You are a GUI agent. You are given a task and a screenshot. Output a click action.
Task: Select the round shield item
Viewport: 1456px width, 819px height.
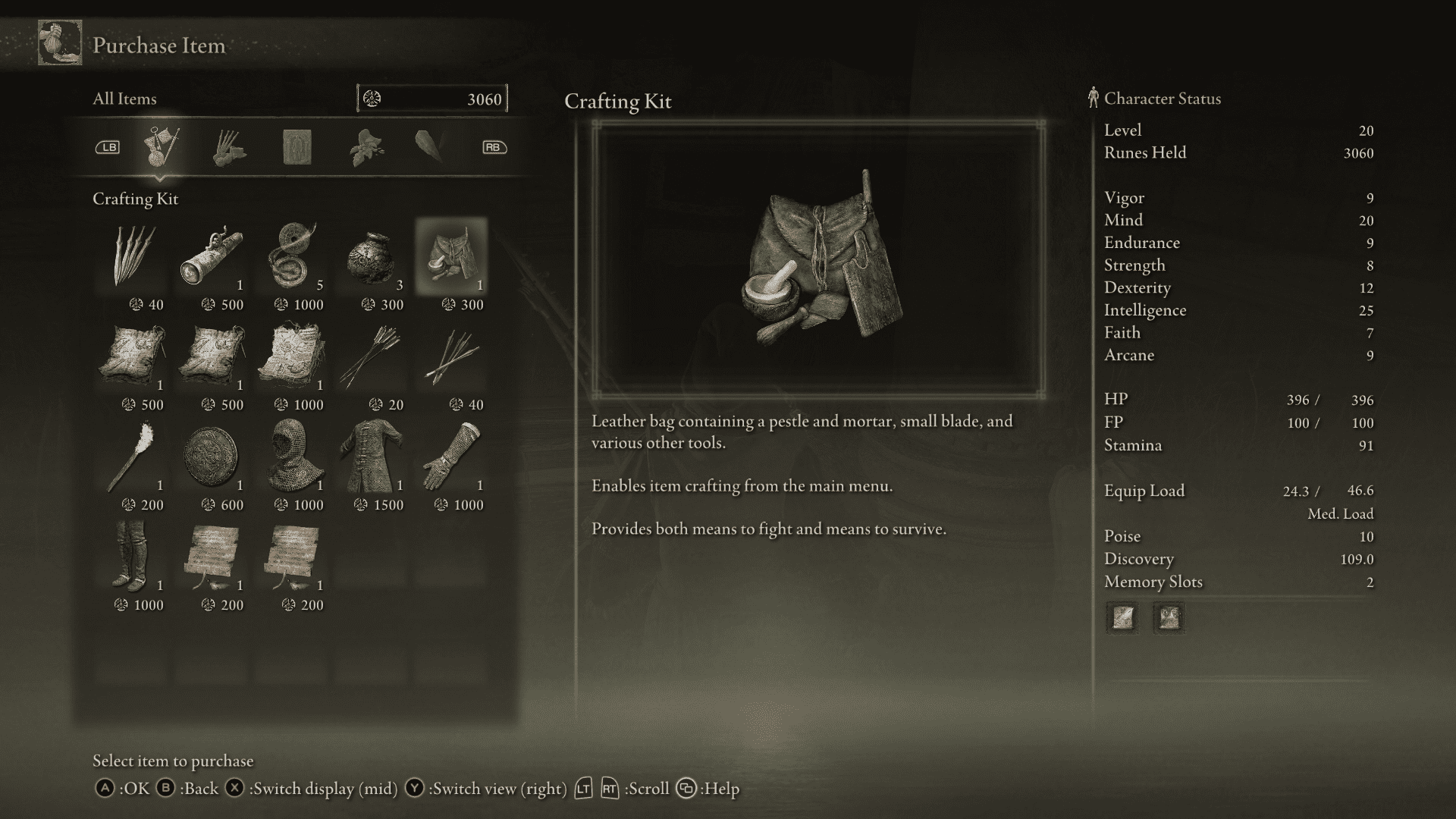(212, 455)
